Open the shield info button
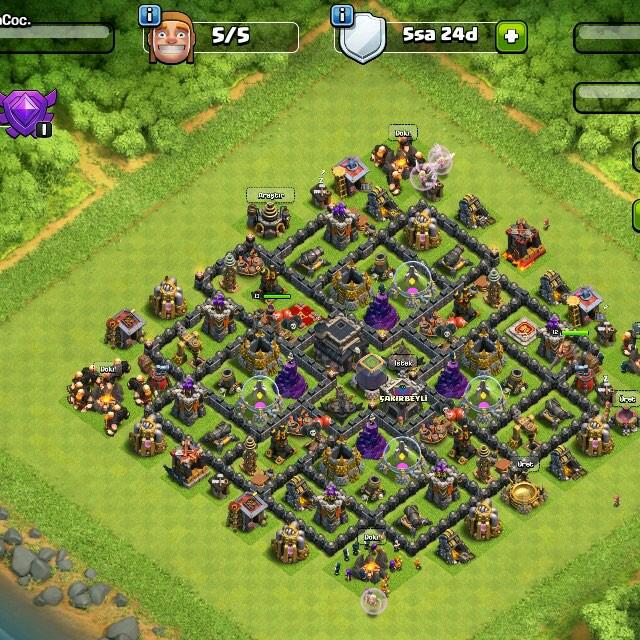The height and width of the screenshot is (640, 640). click(343, 15)
